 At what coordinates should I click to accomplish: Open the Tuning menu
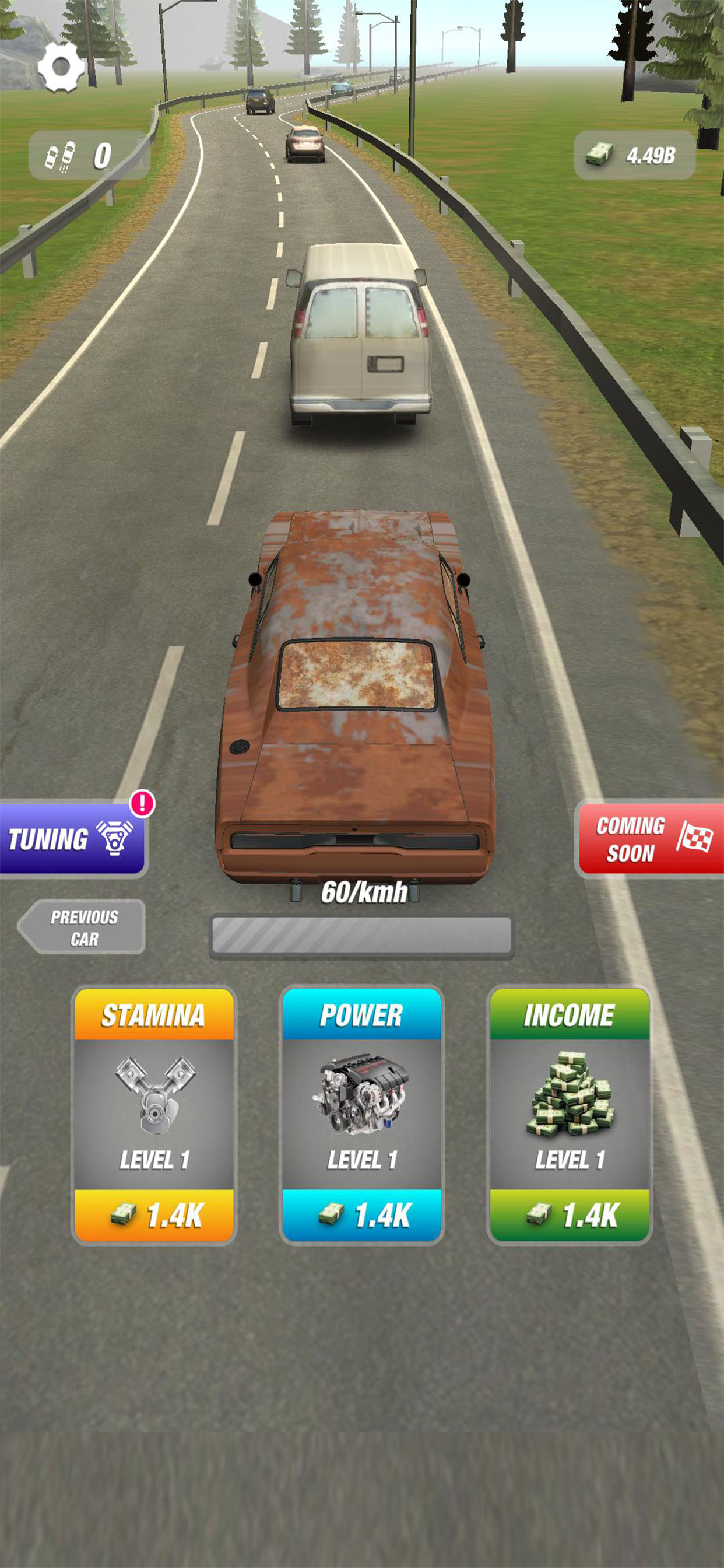72,839
